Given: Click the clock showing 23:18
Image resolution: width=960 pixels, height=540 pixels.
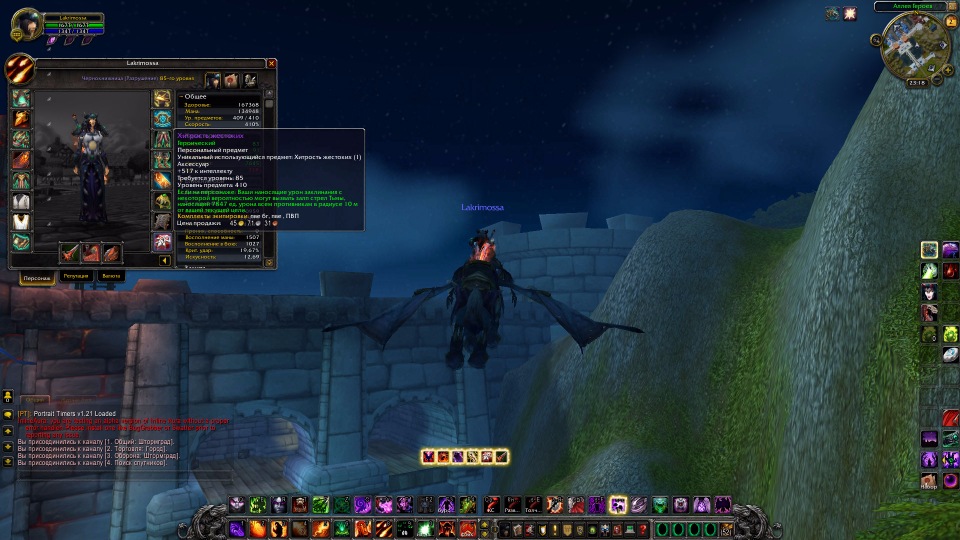Looking at the screenshot, I should point(917,84).
